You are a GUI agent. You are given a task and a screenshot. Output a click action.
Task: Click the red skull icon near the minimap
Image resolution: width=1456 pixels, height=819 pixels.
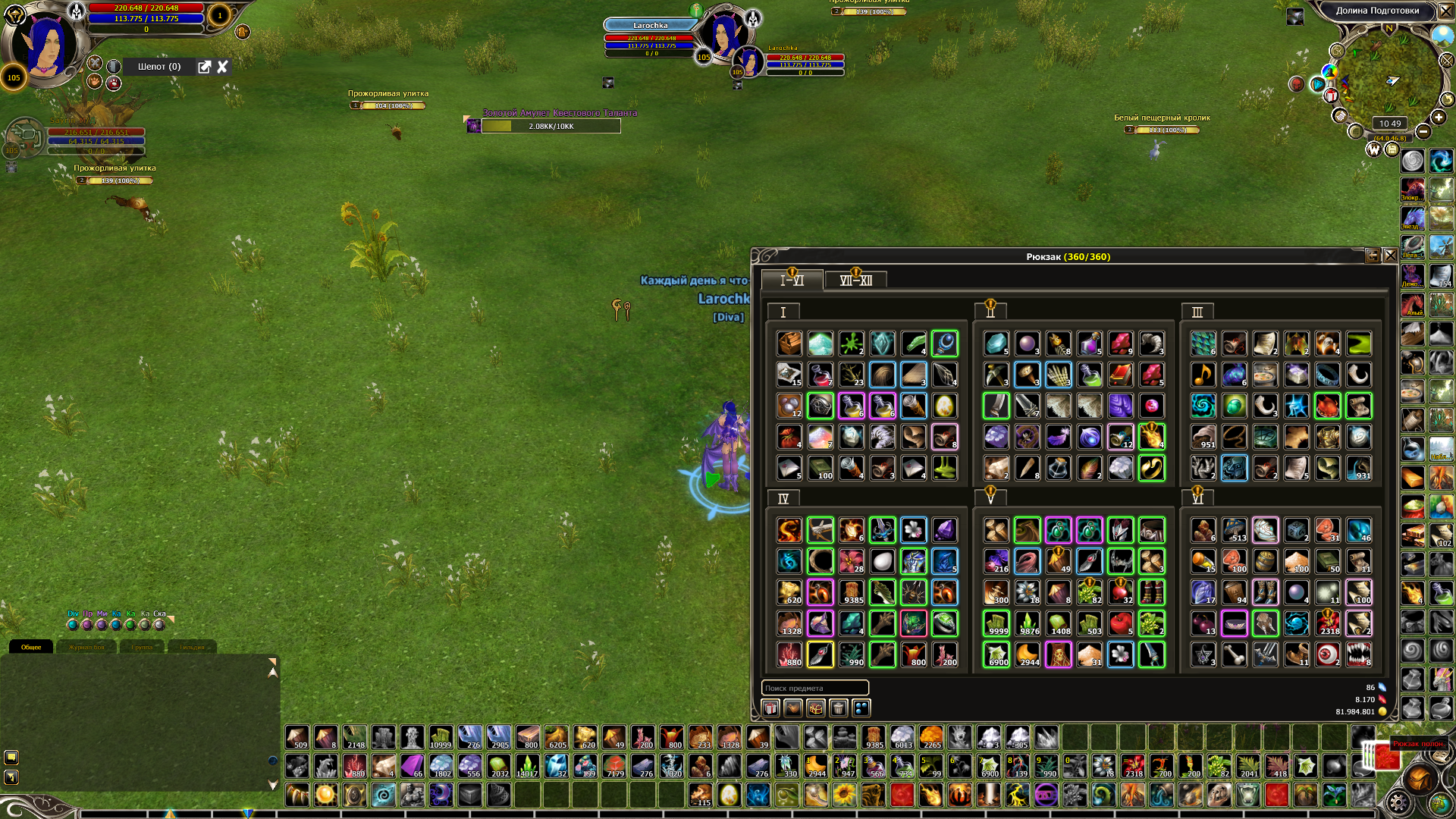click(x=1297, y=84)
